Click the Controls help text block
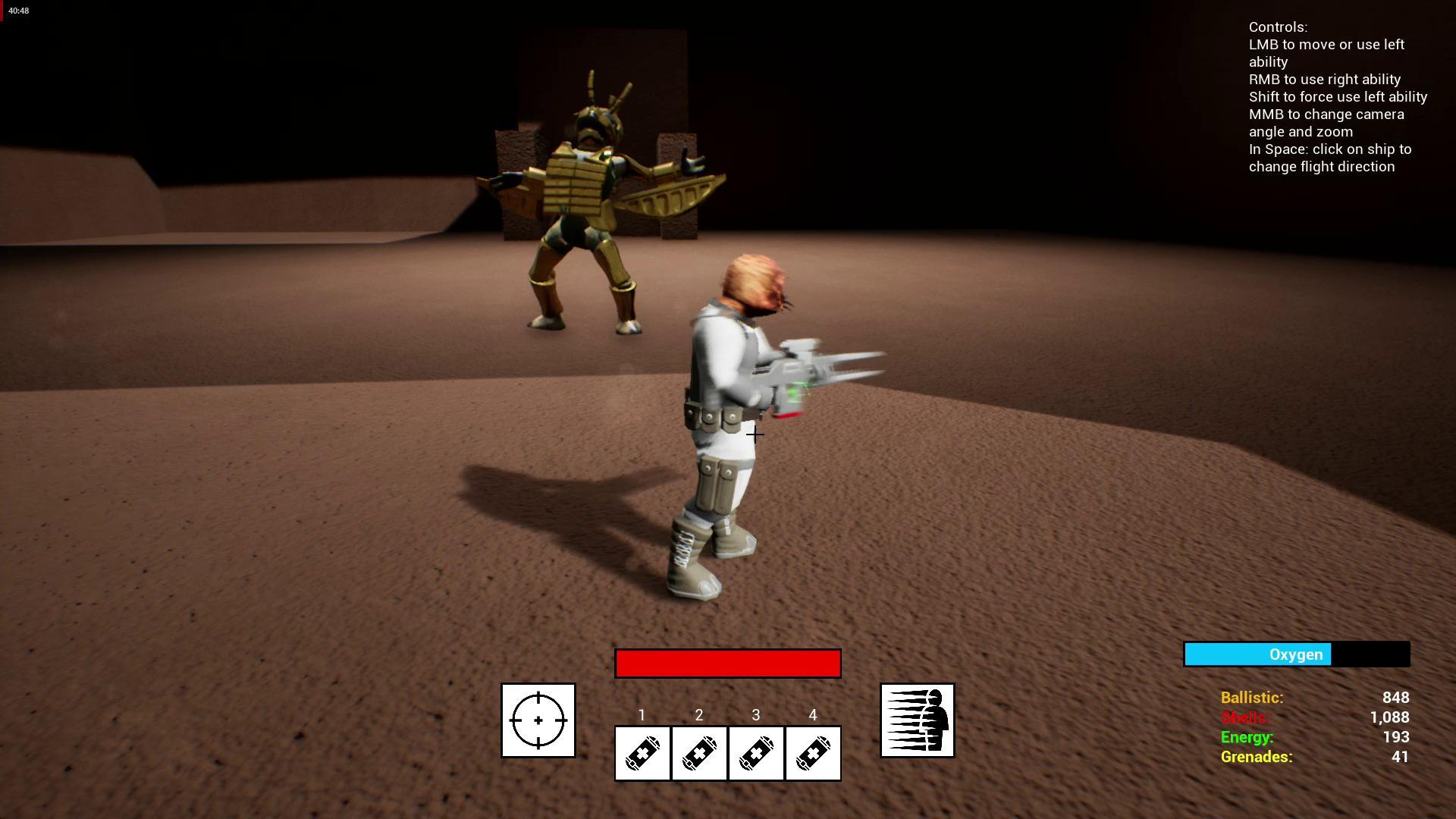Screen dimensions: 1456x819 pyautogui.click(x=1338, y=96)
